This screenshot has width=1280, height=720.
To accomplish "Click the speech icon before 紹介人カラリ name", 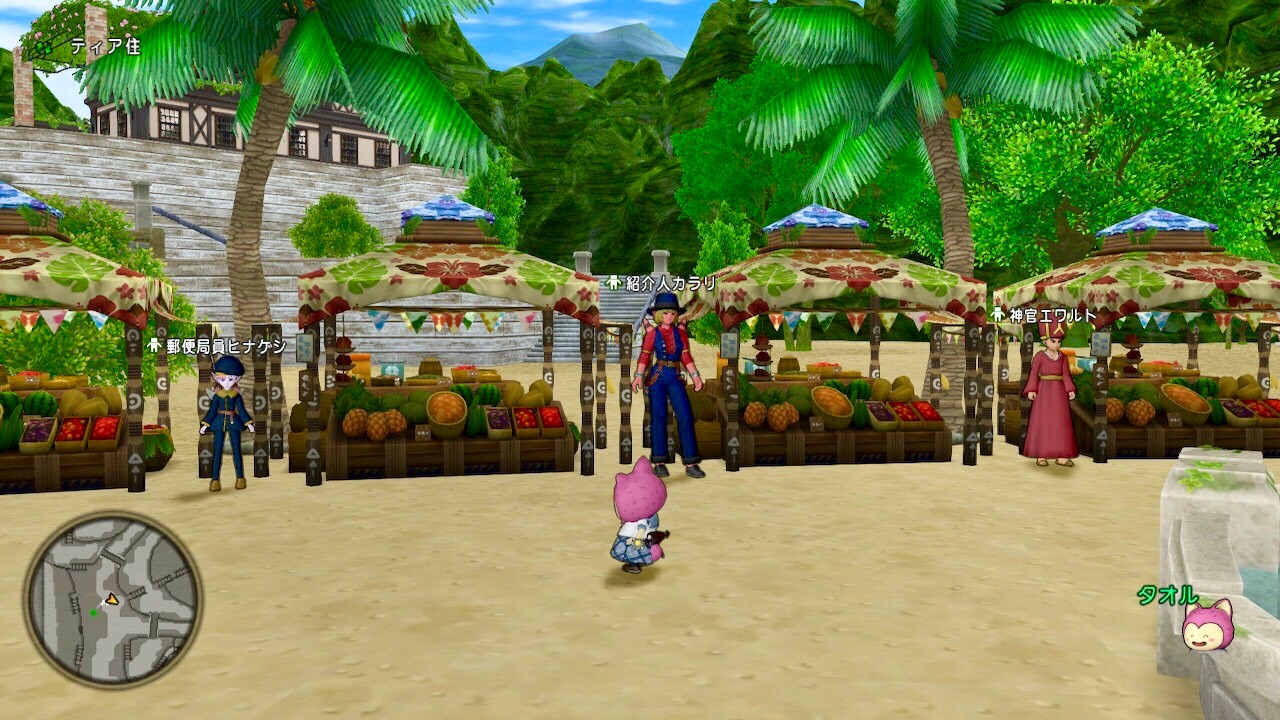I will coord(613,282).
